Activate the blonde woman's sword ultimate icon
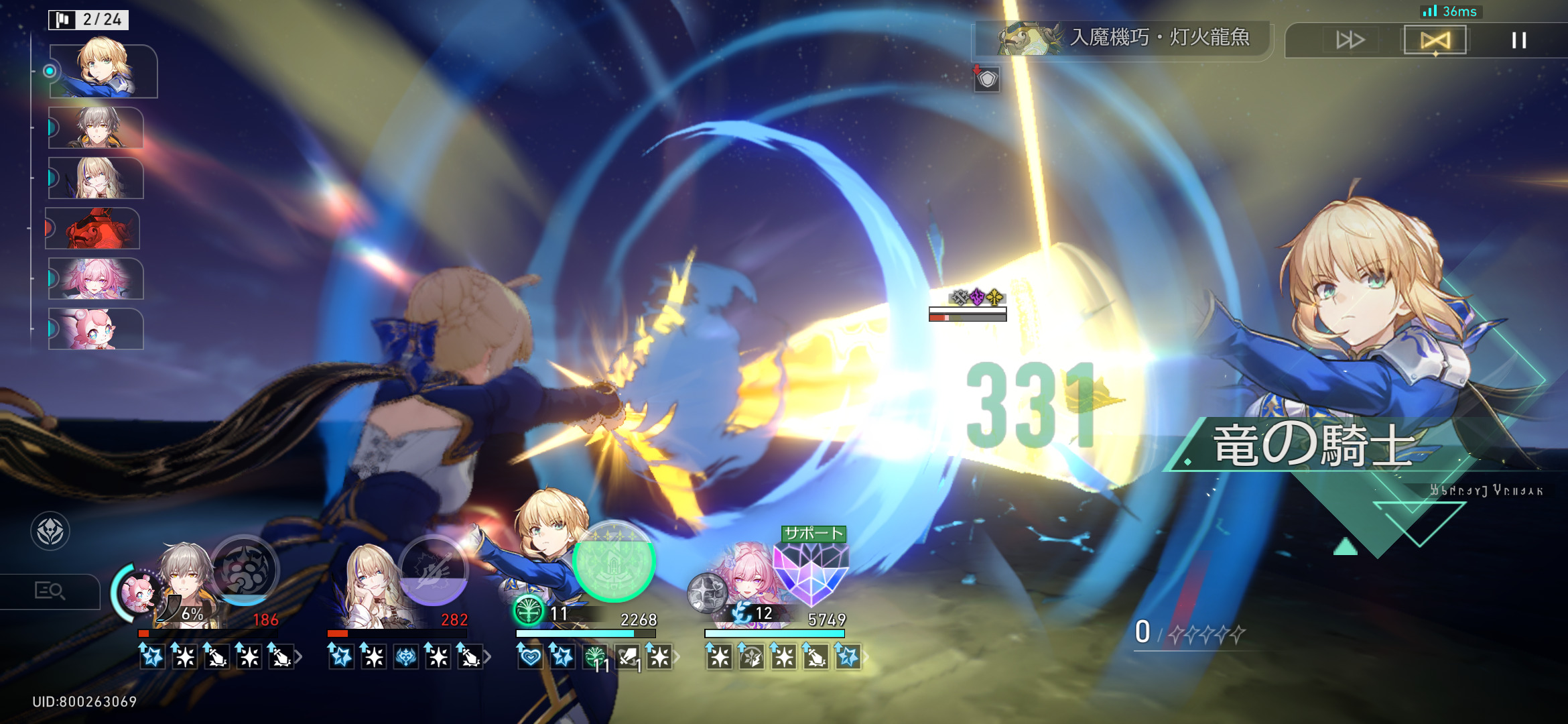Viewport: 1568px width, 724px height. (x=433, y=570)
